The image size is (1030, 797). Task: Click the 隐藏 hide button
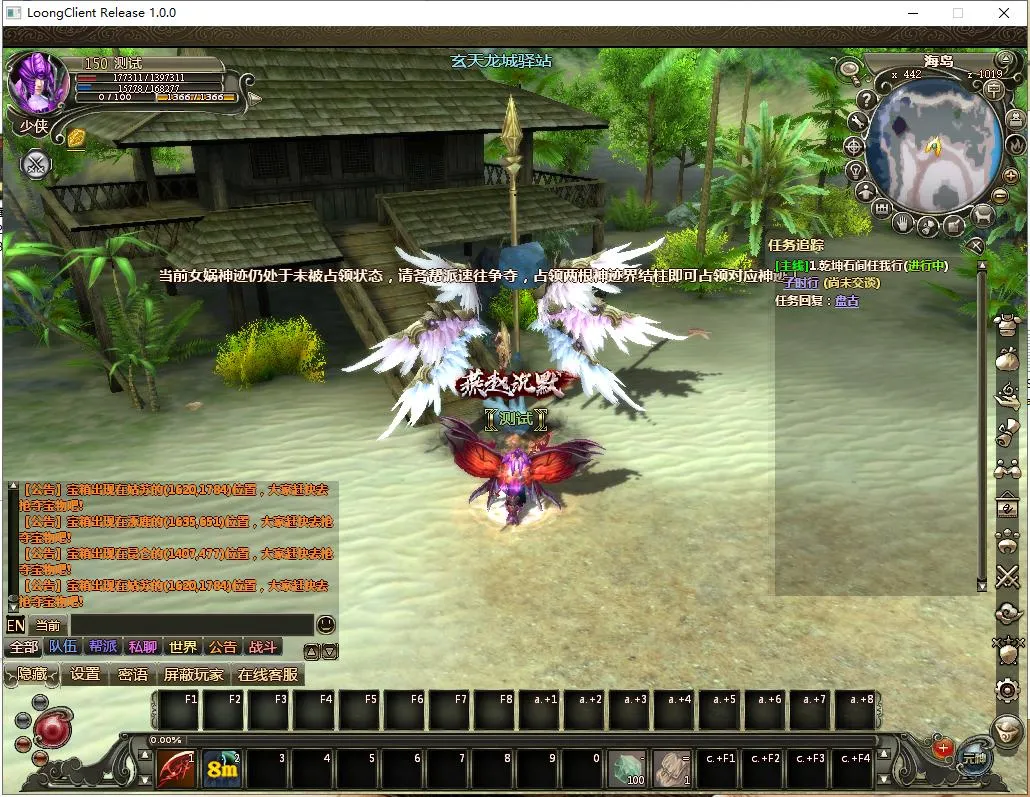click(32, 675)
